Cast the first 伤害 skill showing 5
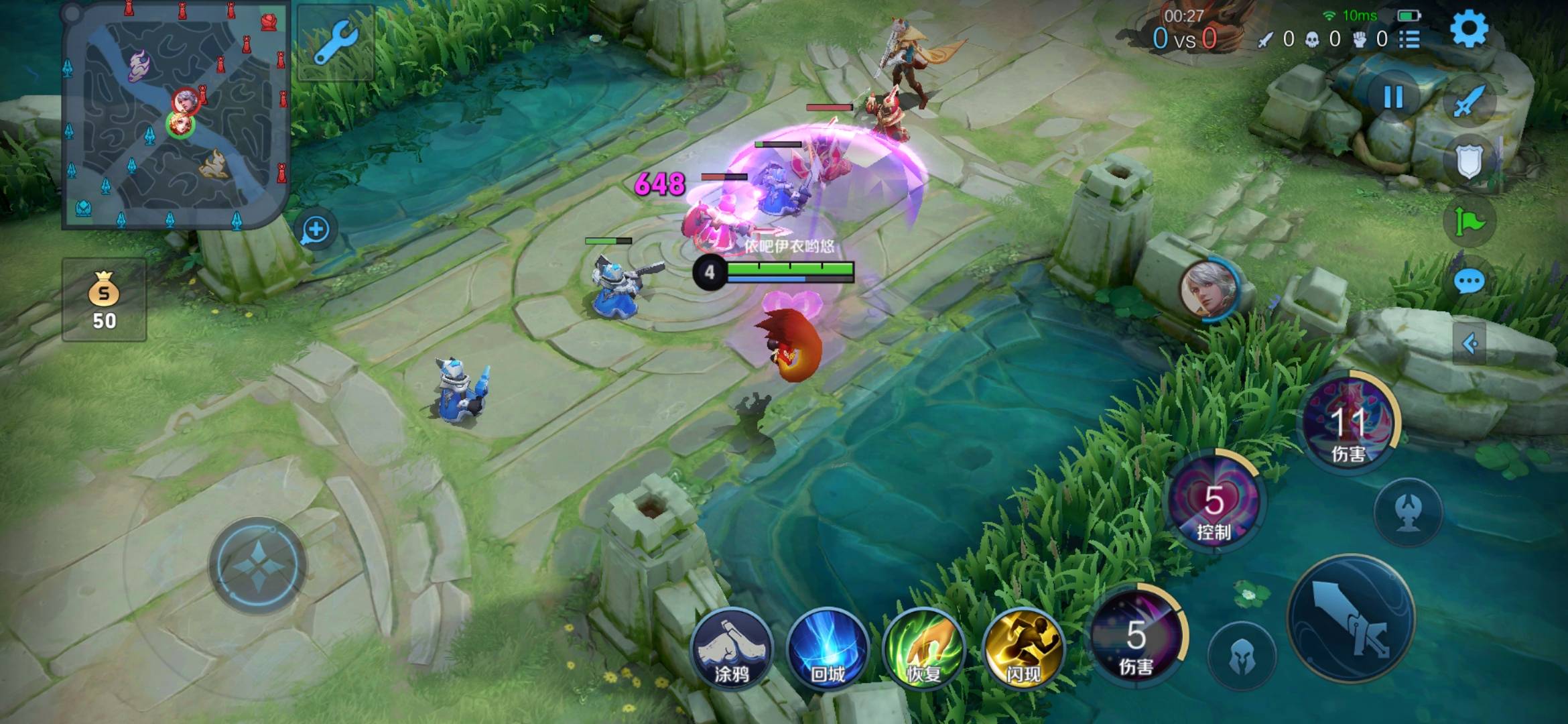The image size is (1568, 724). (x=1136, y=636)
